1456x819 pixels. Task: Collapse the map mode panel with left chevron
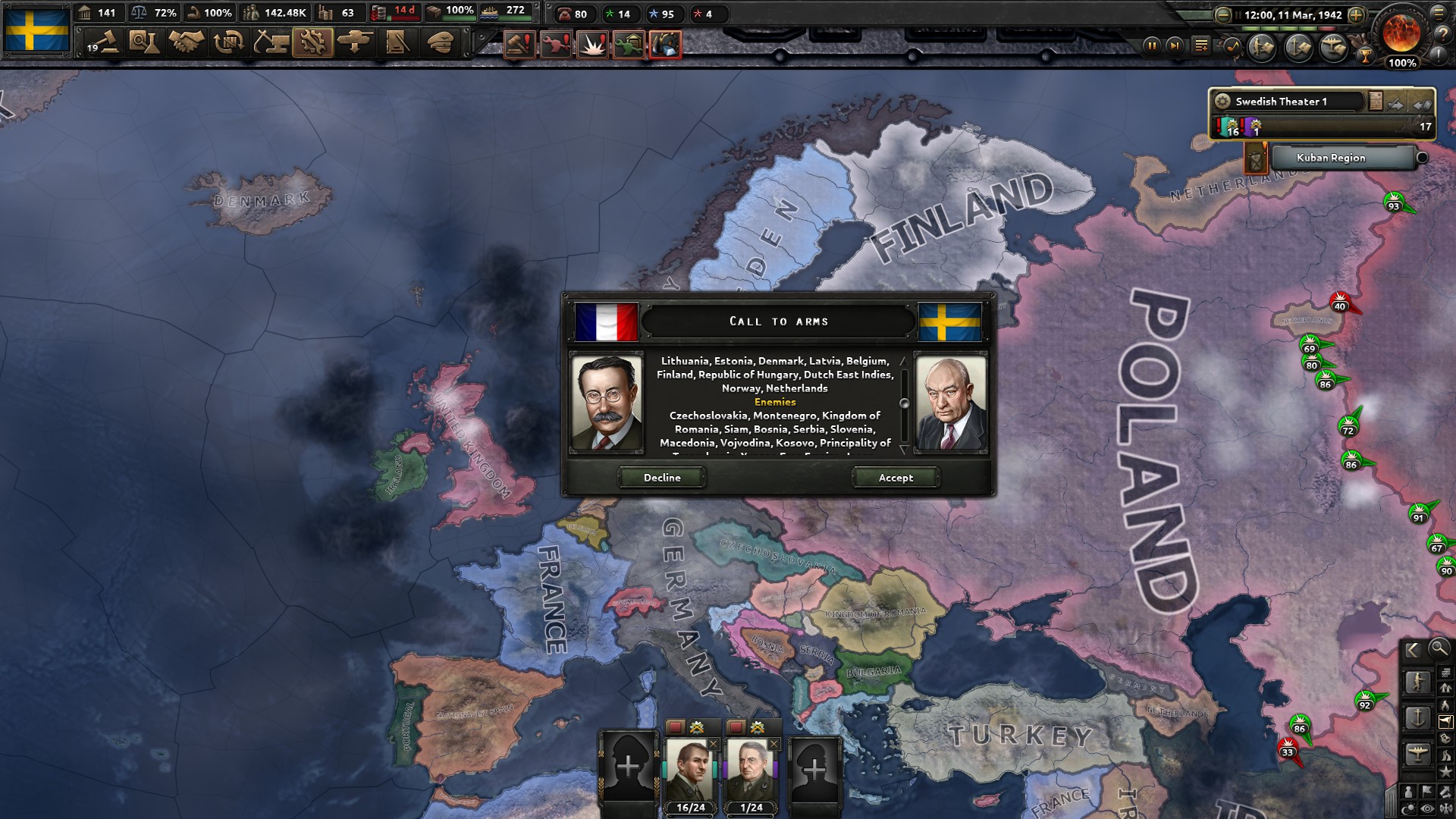[x=1412, y=650]
